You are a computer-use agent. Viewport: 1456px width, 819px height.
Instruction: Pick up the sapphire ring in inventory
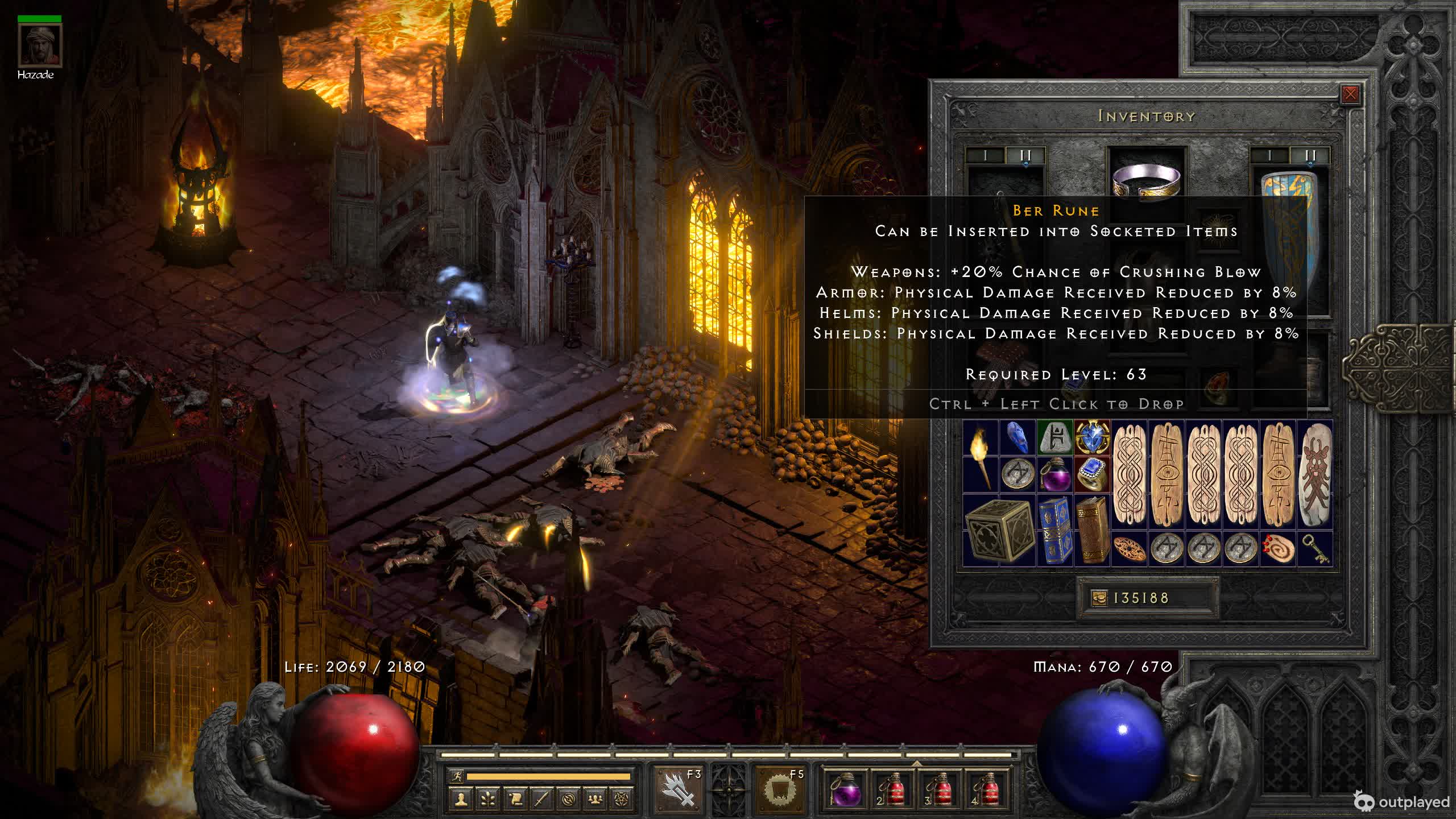tap(1091, 474)
